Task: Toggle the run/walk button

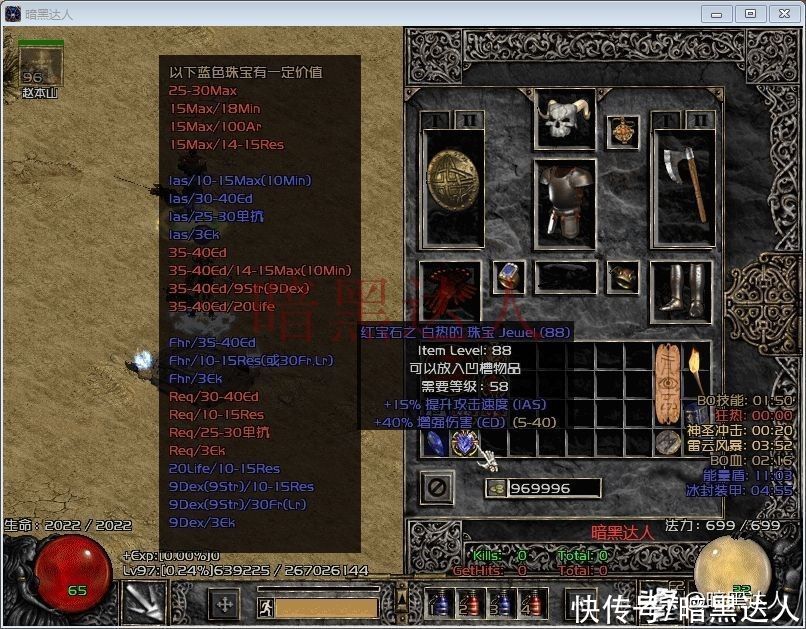Action: point(264,606)
